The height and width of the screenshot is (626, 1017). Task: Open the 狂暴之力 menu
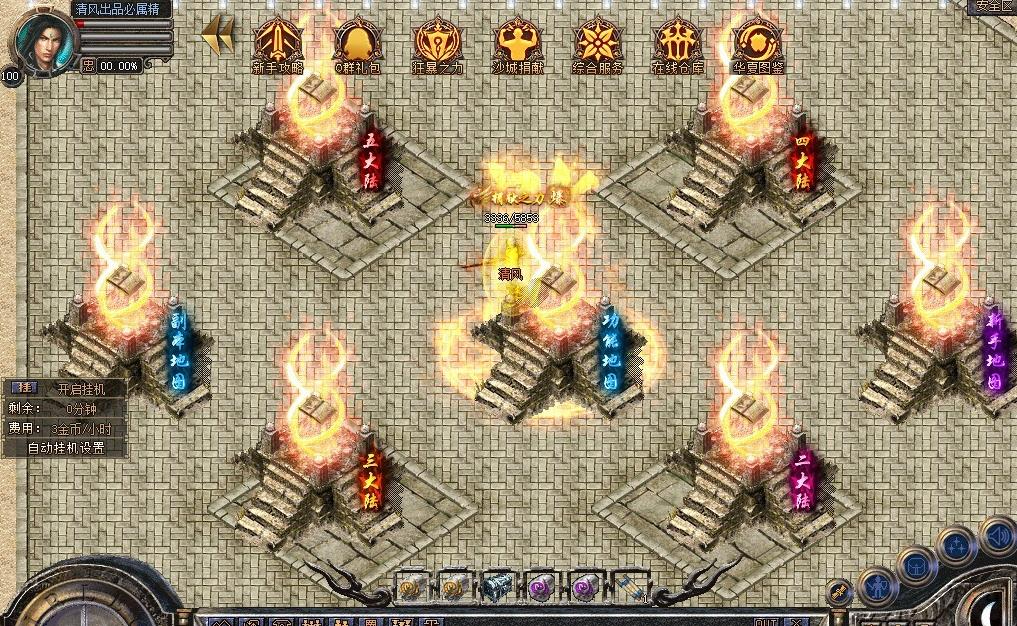tap(438, 46)
